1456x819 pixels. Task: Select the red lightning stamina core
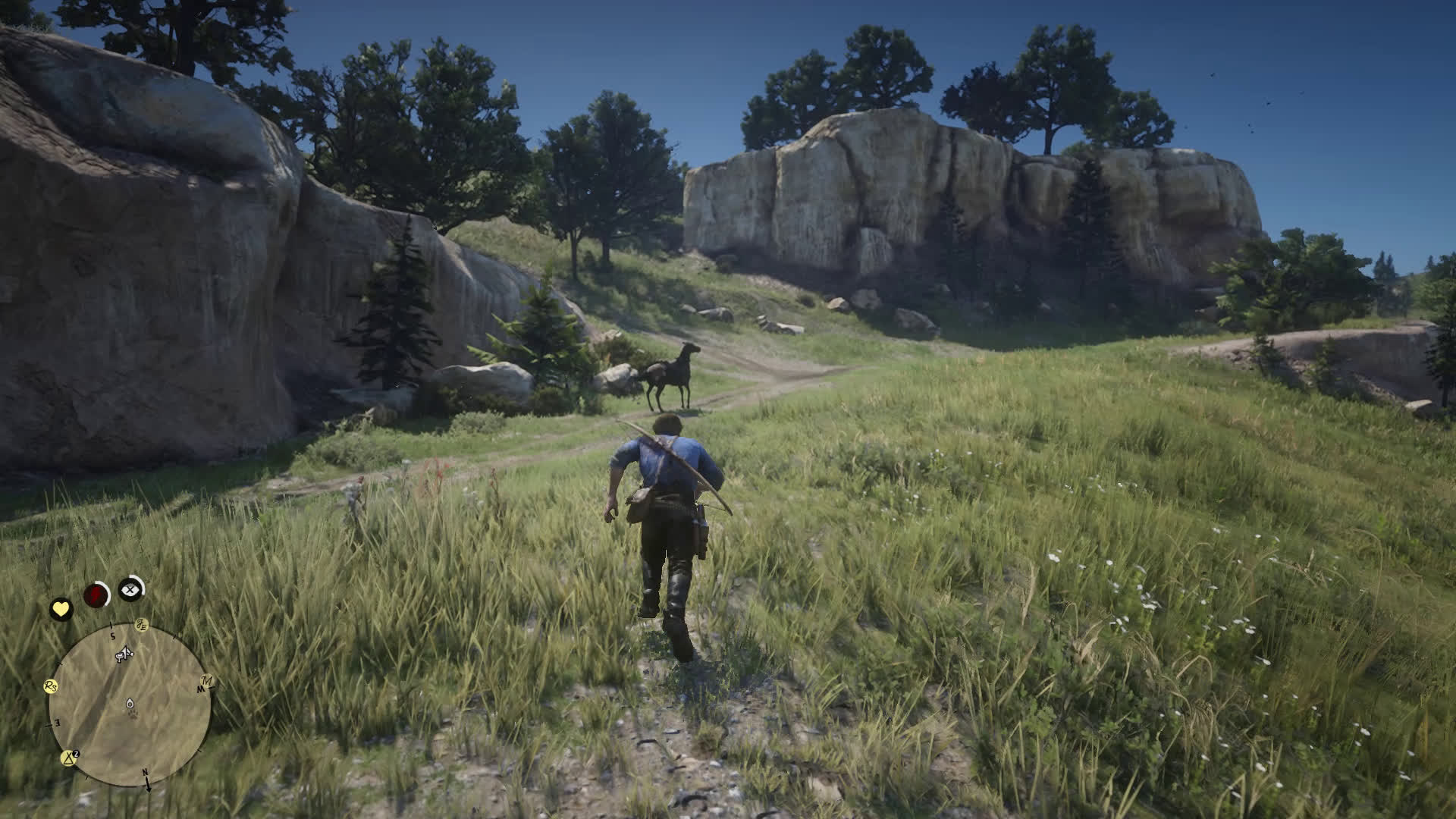[96, 595]
